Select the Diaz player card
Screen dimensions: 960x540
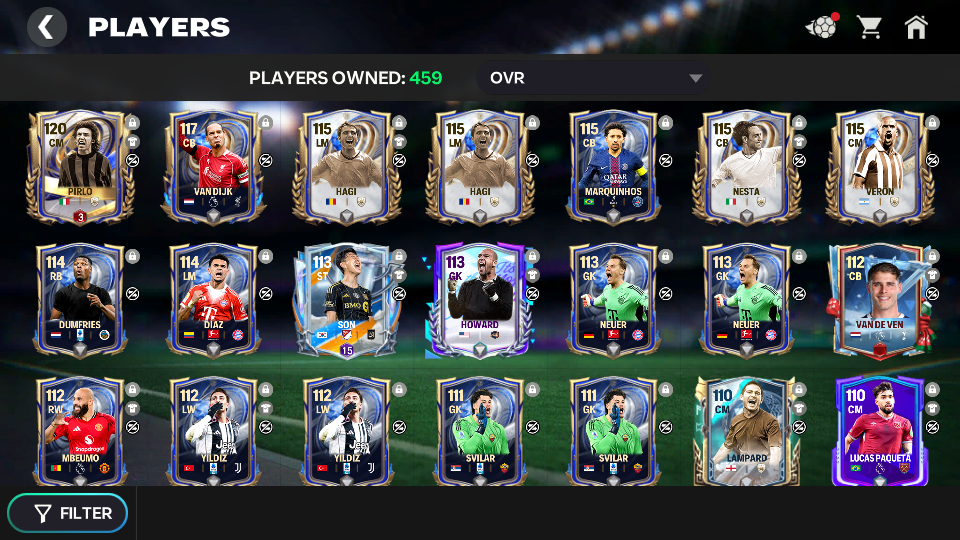(212, 299)
